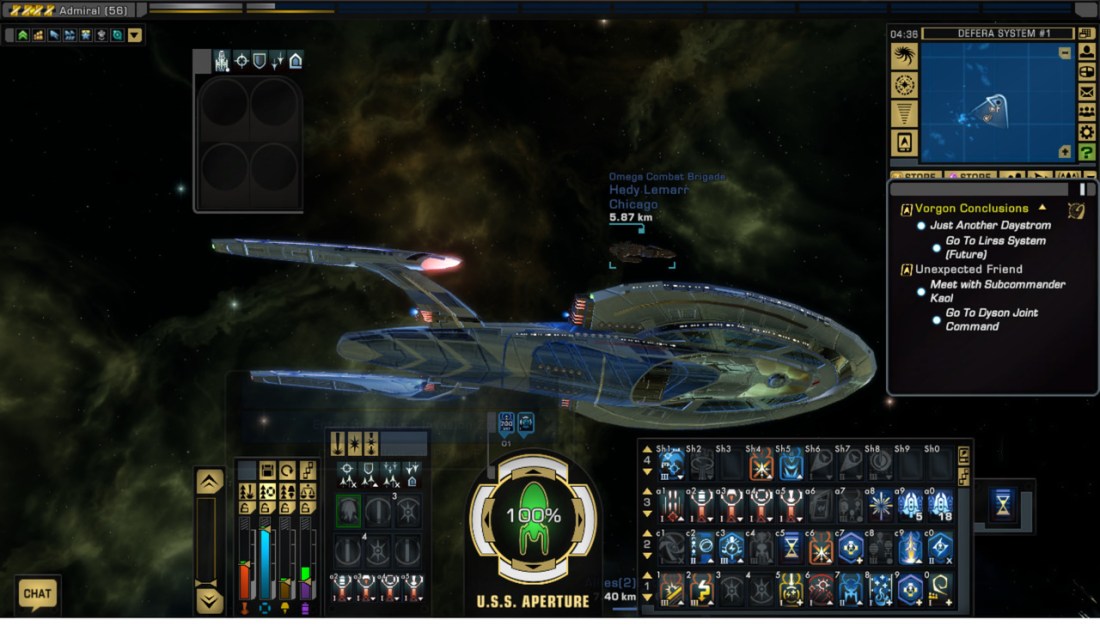Activate the blue starburst ability slot a8
Image resolution: width=1100 pixels, height=626 pixels.
881,505
